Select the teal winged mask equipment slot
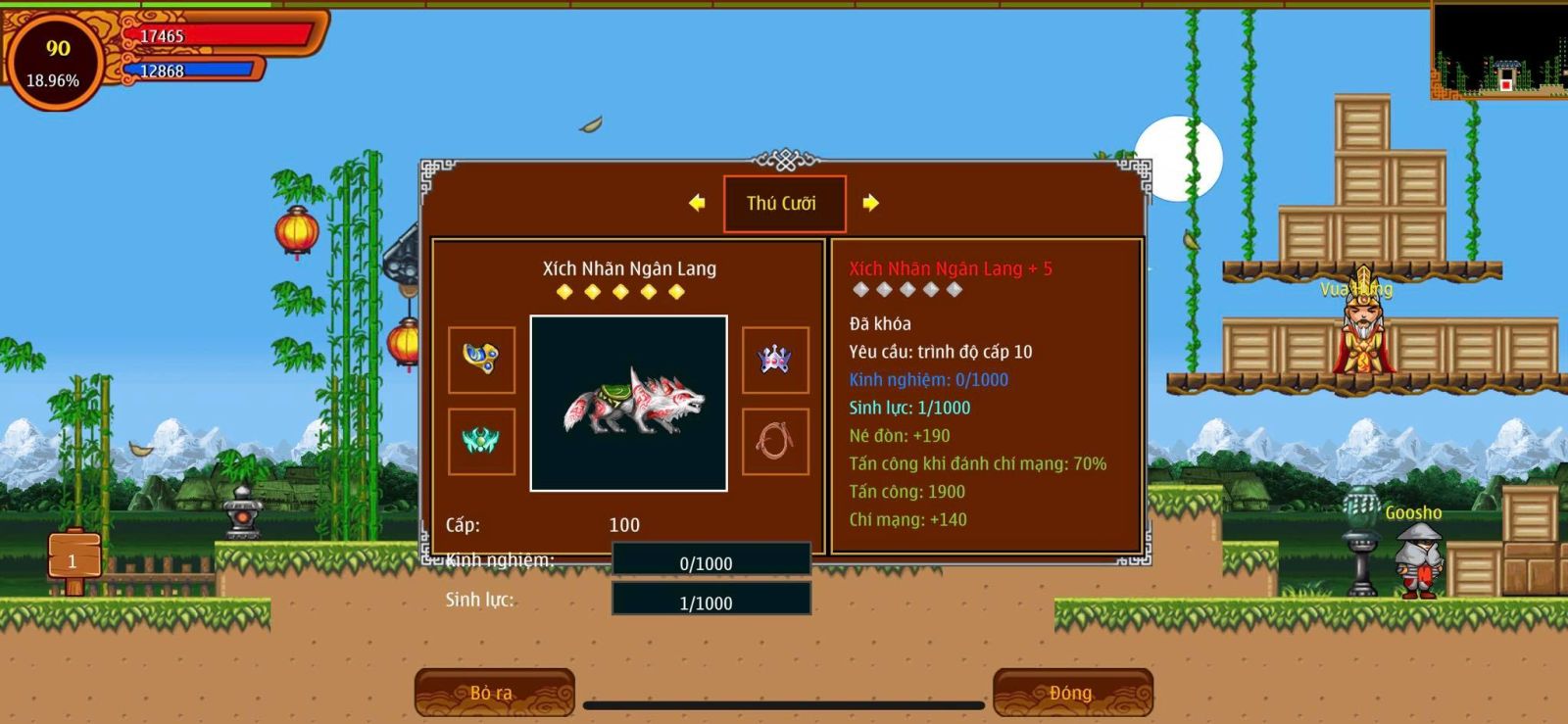The image size is (1568, 724). (x=481, y=442)
